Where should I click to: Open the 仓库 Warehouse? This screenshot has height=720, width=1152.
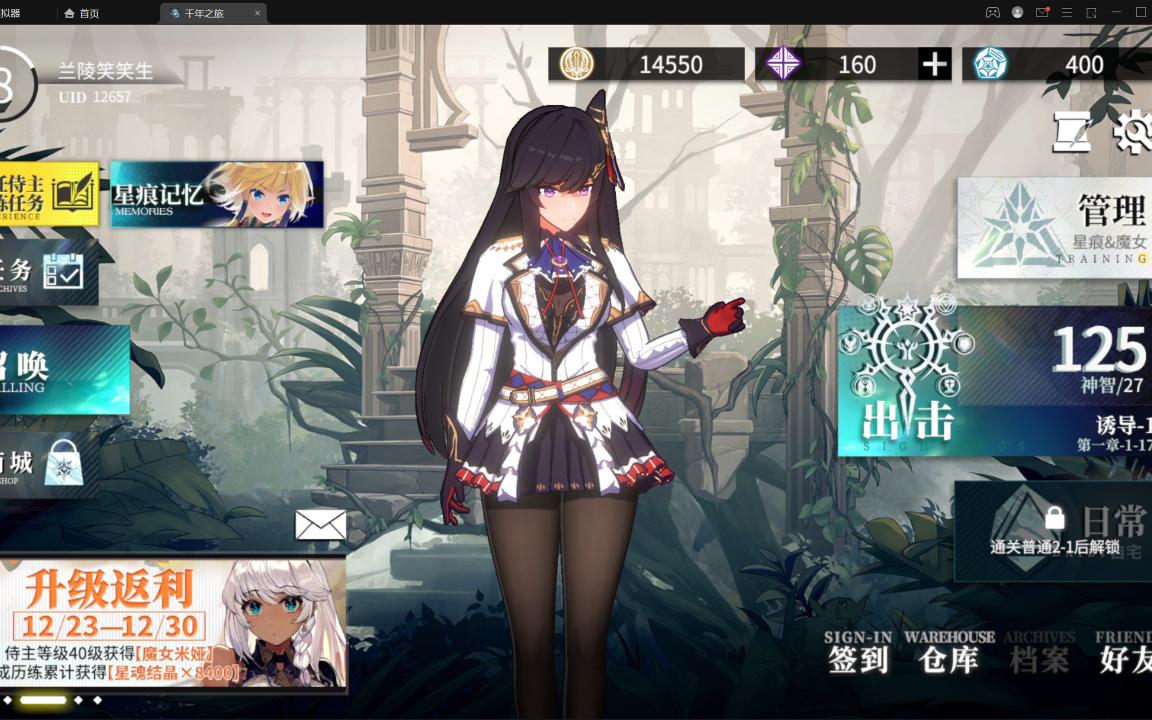949,651
